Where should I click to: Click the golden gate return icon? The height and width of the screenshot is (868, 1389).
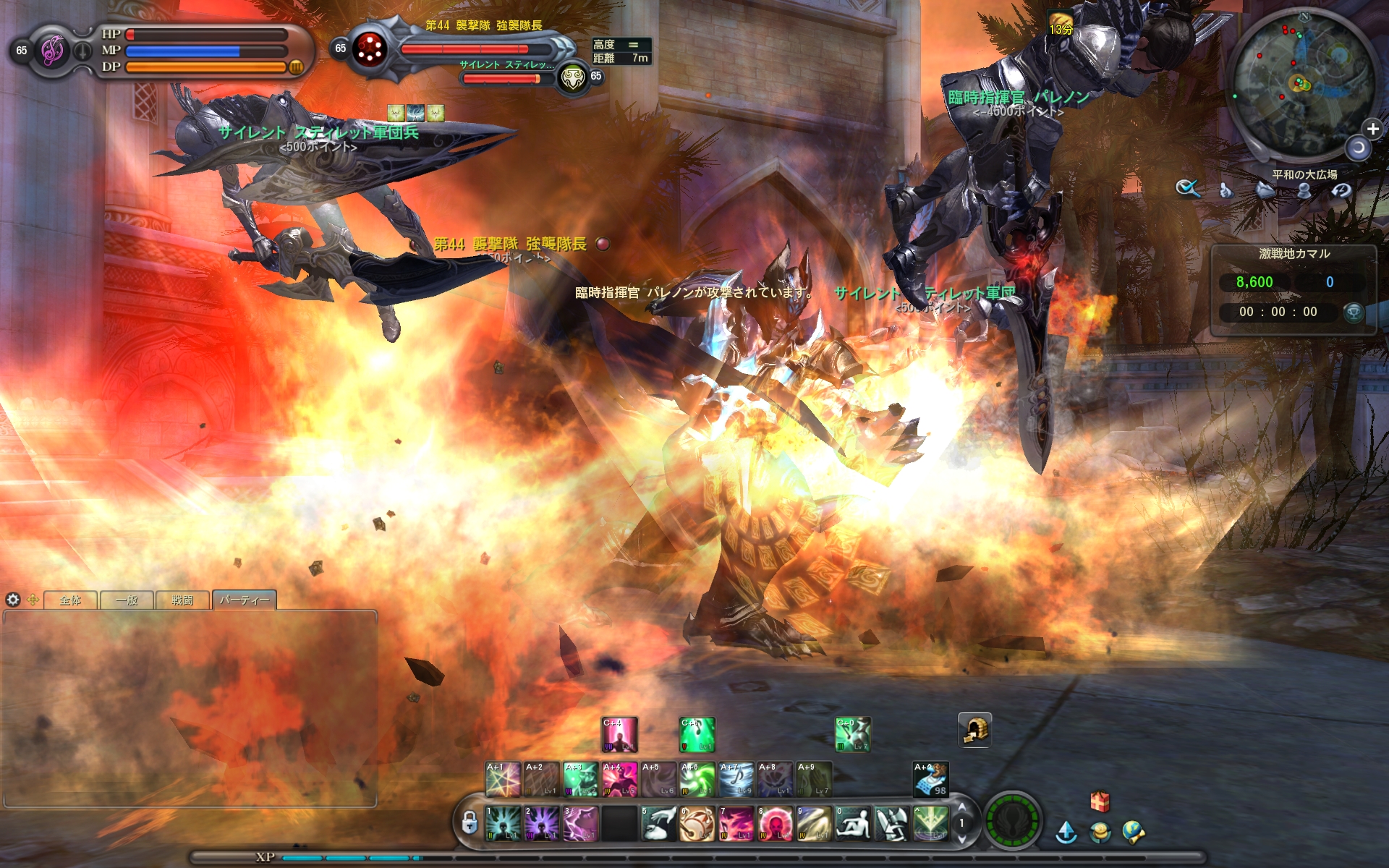[x=974, y=730]
